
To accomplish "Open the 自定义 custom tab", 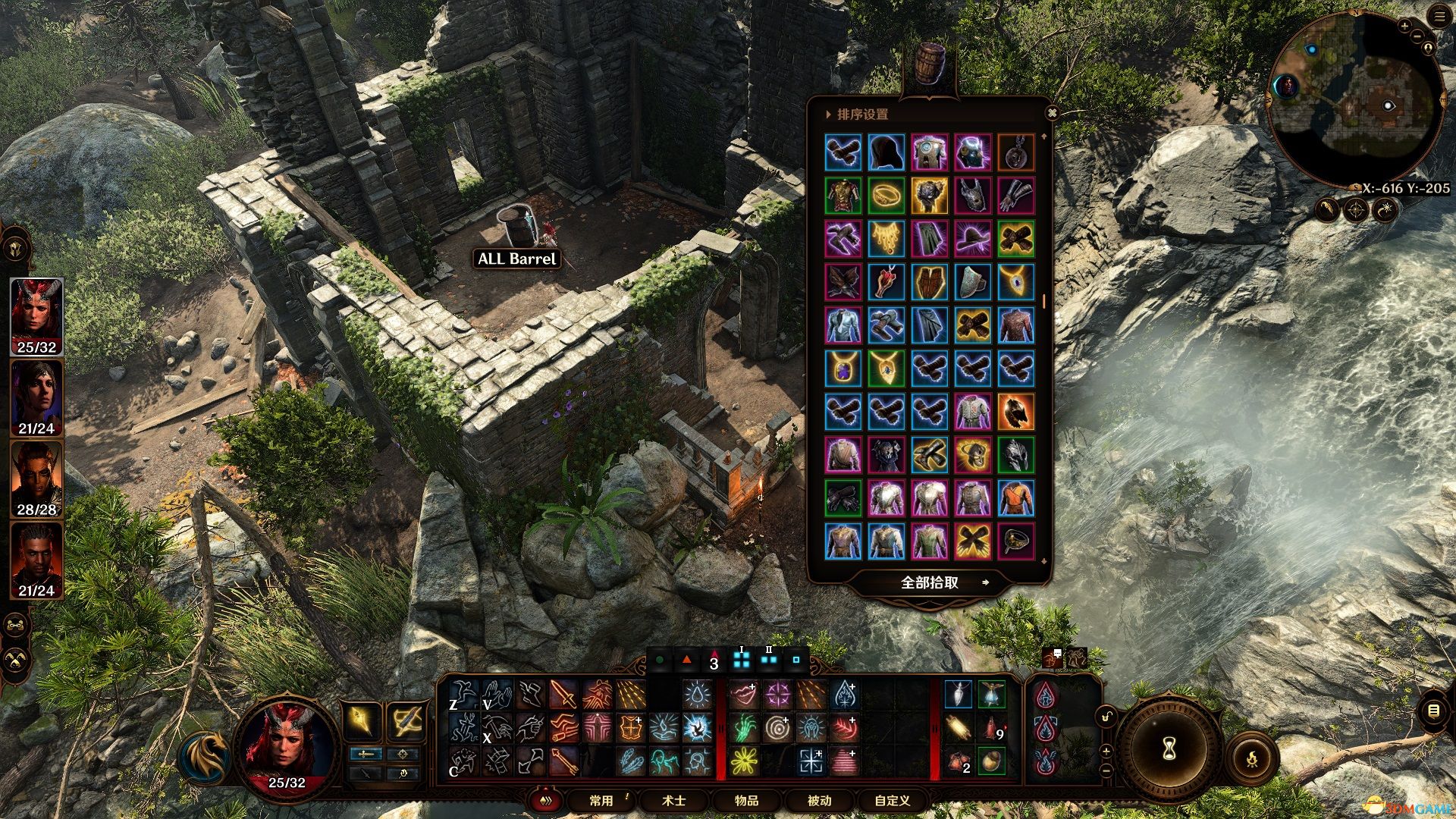I will (x=892, y=801).
